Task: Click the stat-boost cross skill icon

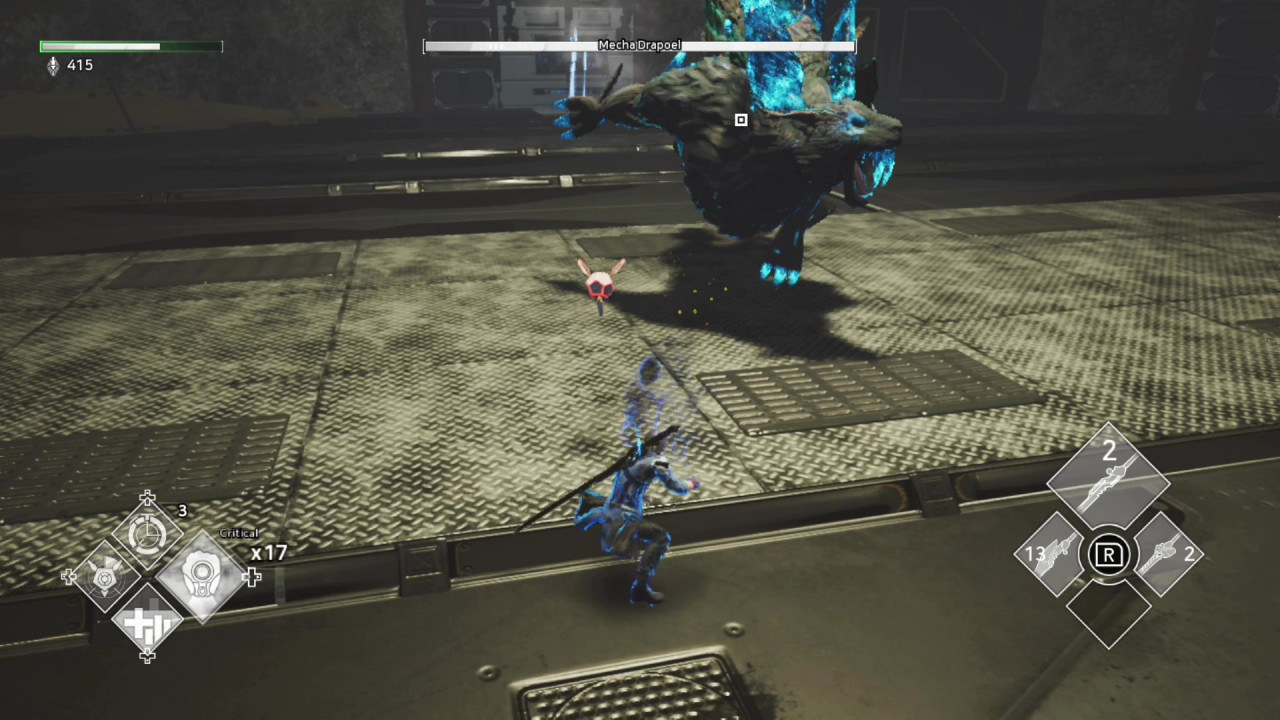Action: point(147,622)
